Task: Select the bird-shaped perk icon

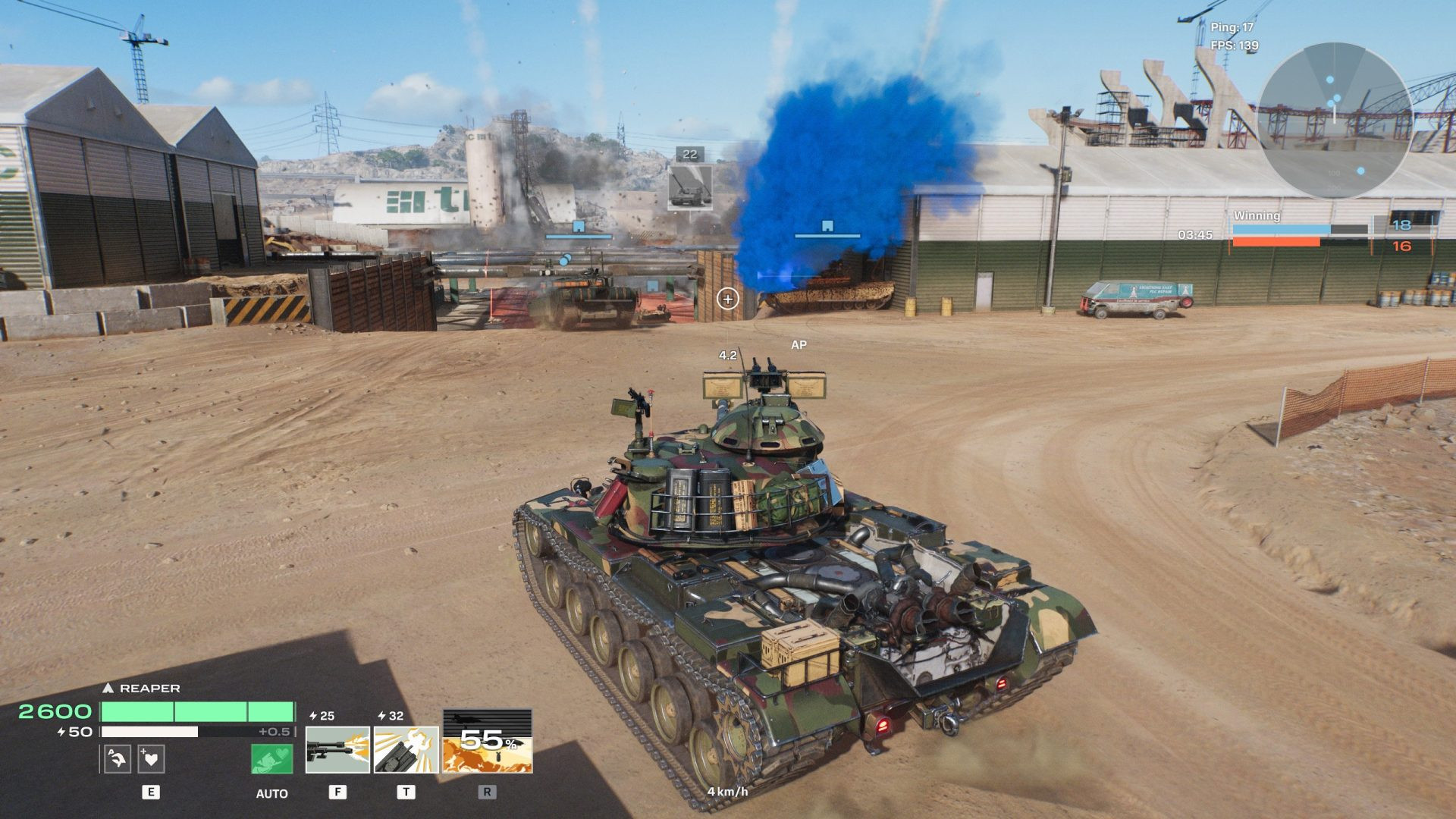Action: 118,759
